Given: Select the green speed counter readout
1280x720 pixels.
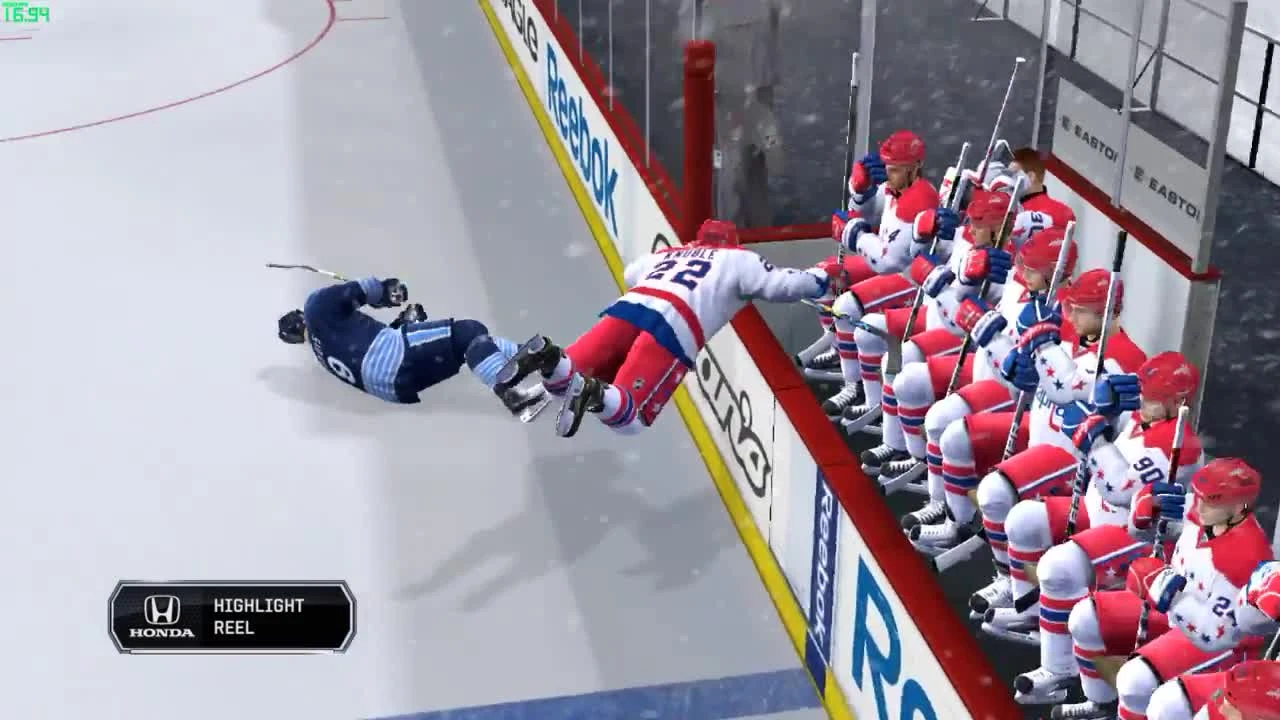Looking at the screenshot, I should [26, 14].
